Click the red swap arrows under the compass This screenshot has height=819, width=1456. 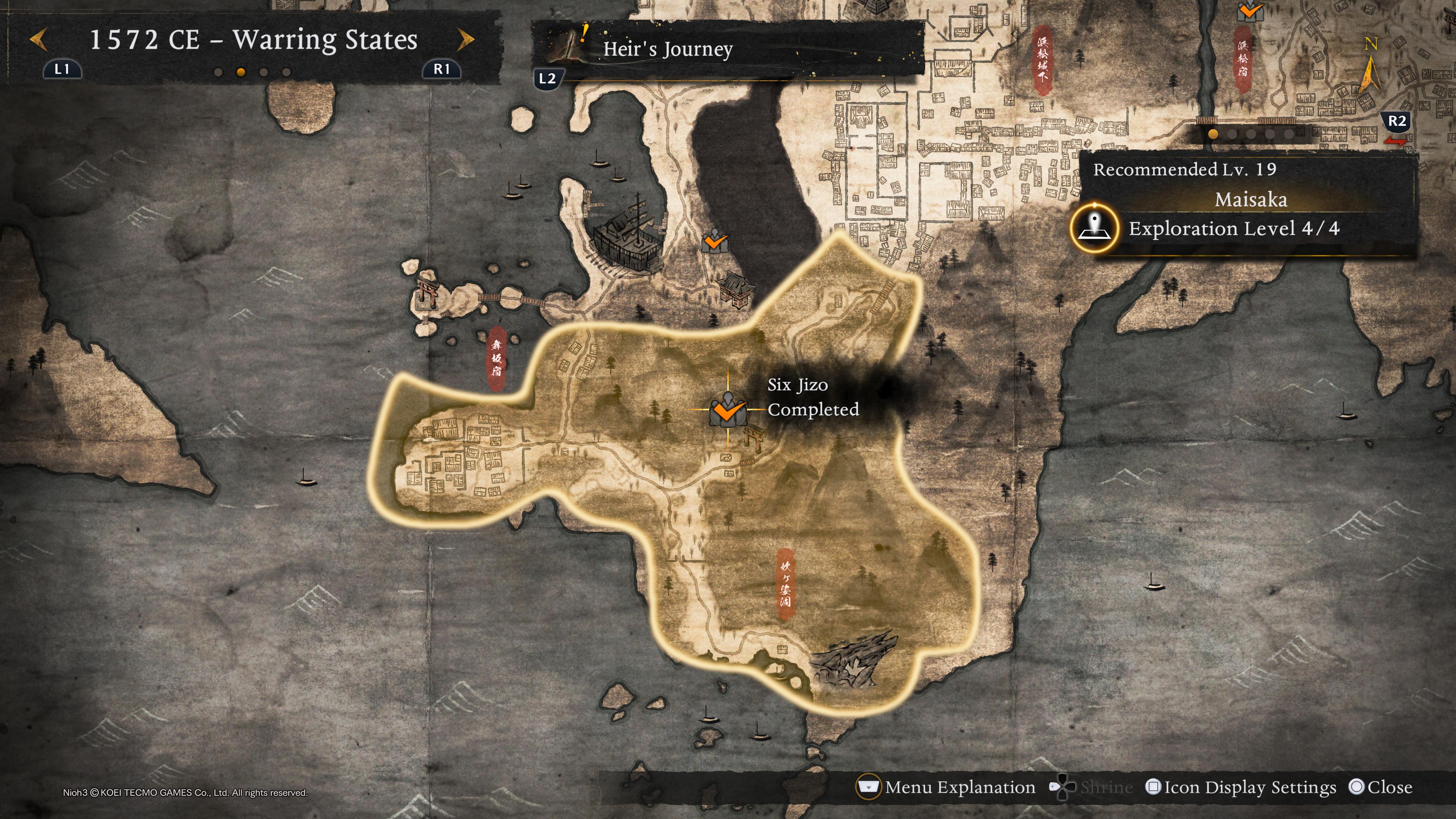pyautogui.click(x=1395, y=142)
